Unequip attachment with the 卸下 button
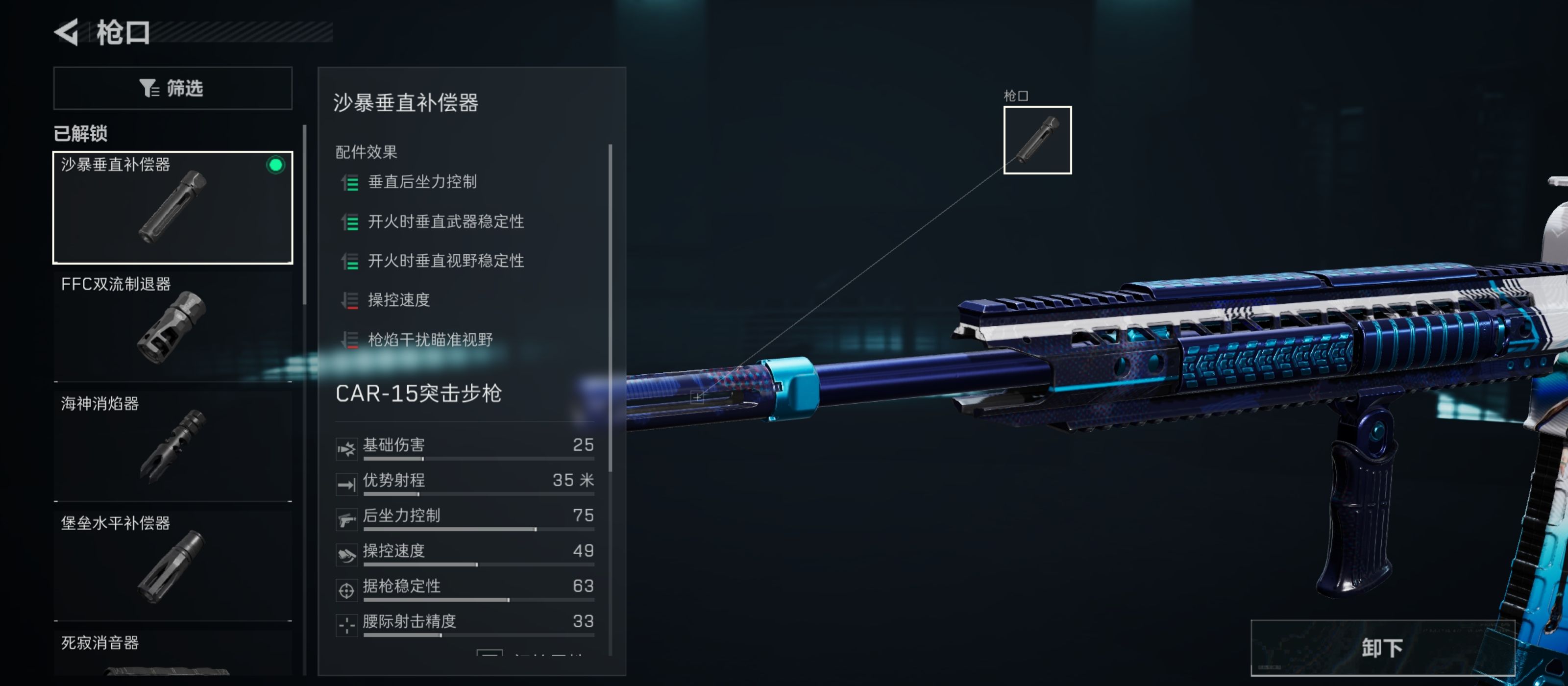Image resolution: width=1568 pixels, height=686 pixels. (1382, 648)
